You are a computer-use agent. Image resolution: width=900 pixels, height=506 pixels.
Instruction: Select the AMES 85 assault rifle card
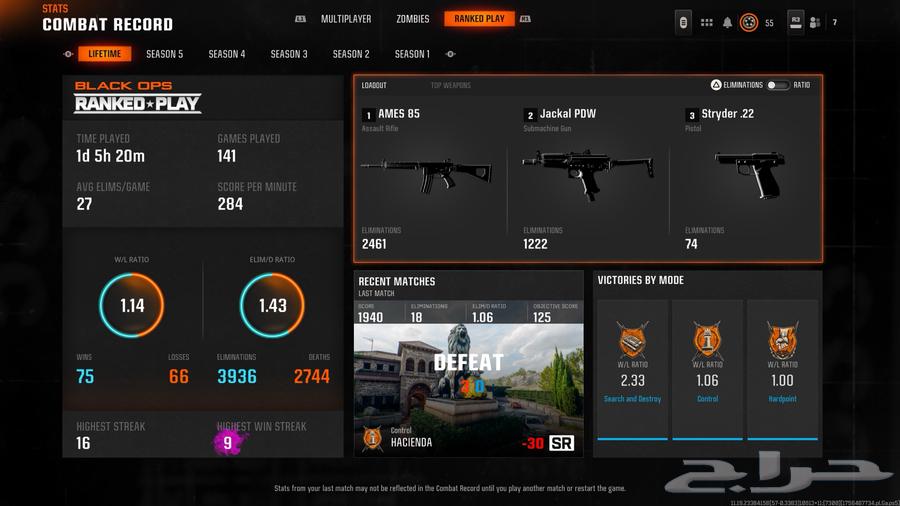point(426,175)
